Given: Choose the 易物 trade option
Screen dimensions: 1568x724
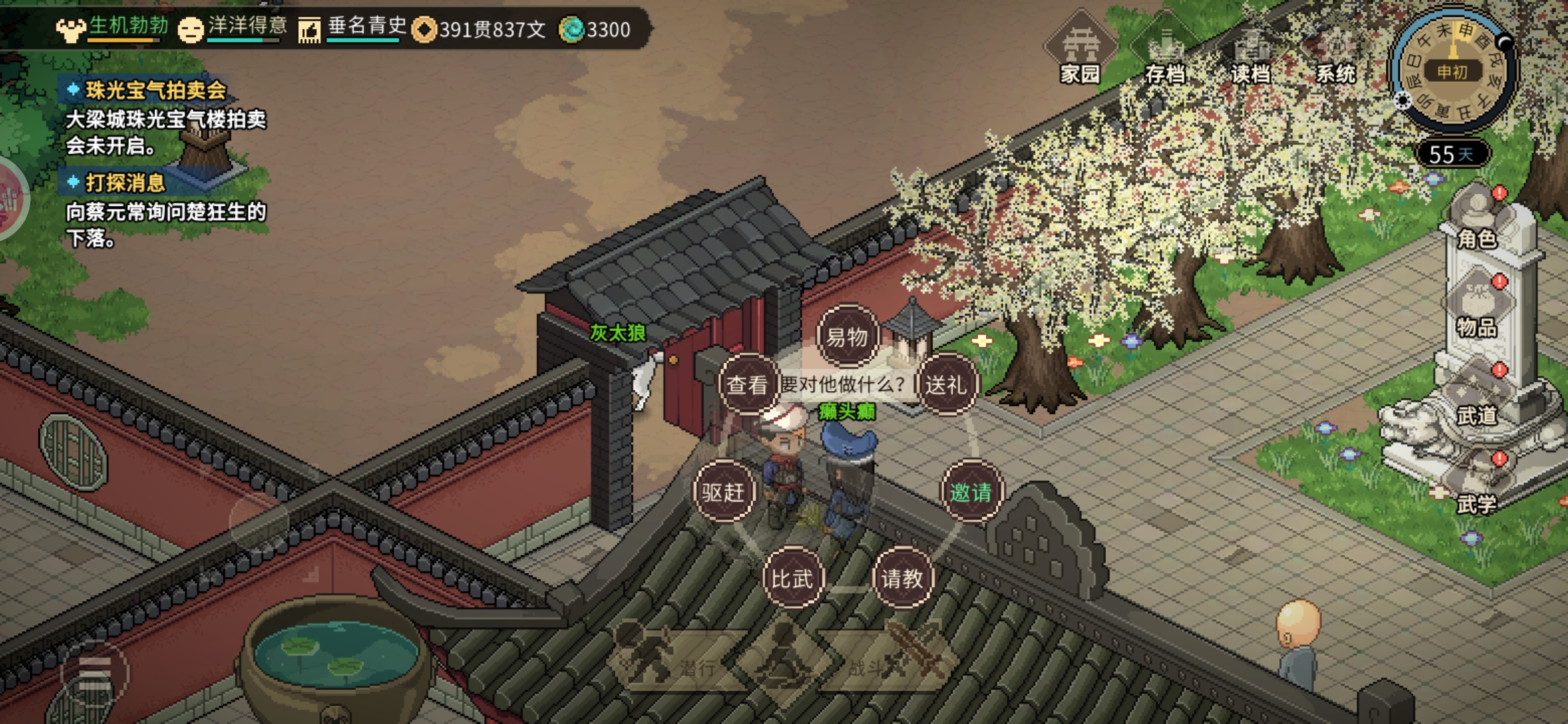Looking at the screenshot, I should pos(847,337).
